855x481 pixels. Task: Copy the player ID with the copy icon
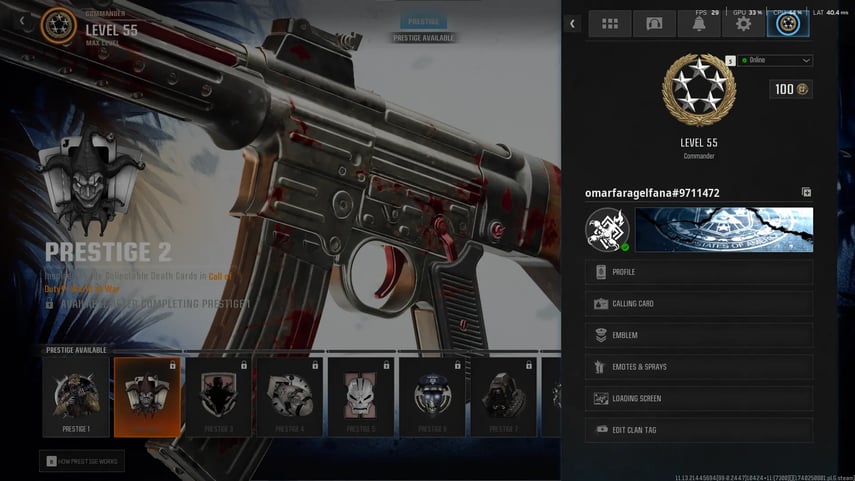[x=806, y=192]
